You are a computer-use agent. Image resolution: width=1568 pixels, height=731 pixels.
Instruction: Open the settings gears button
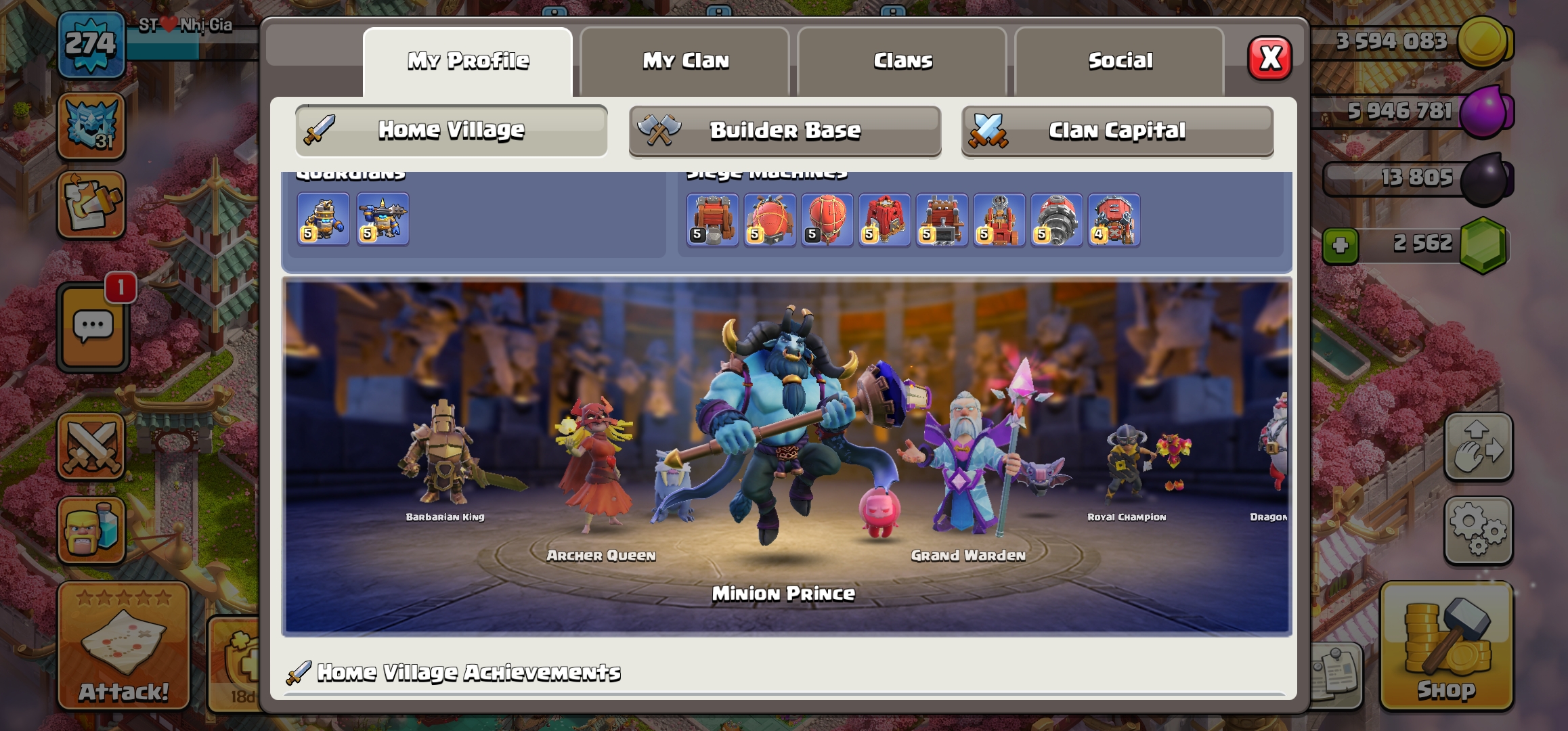click(1478, 530)
